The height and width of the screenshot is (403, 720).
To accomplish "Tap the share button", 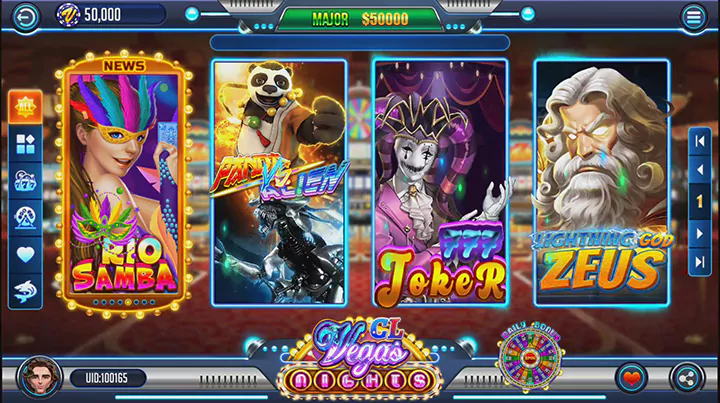I will point(686,378).
